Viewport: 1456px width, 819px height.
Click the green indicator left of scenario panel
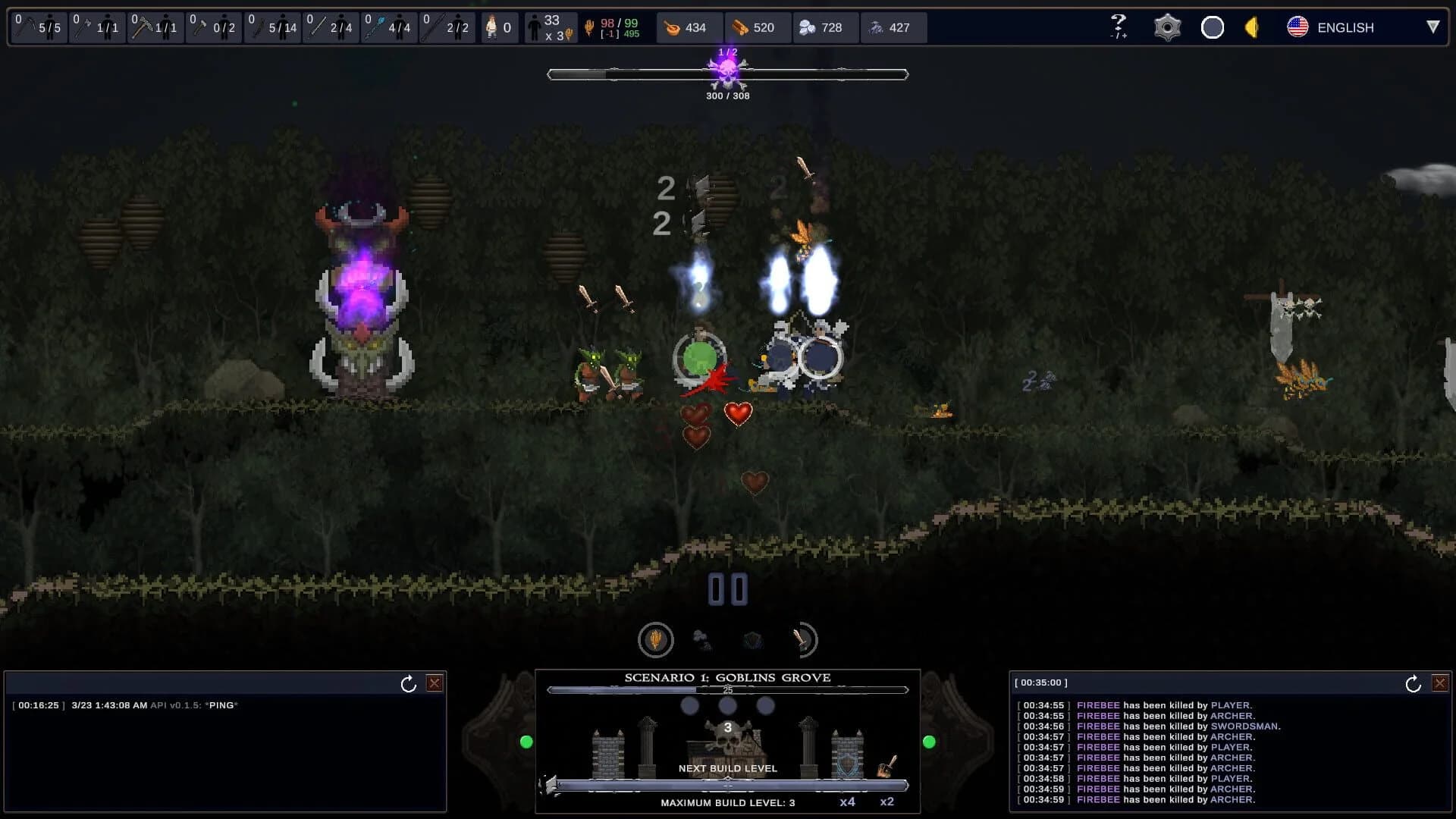pyautogui.click(x=525, y=742)
